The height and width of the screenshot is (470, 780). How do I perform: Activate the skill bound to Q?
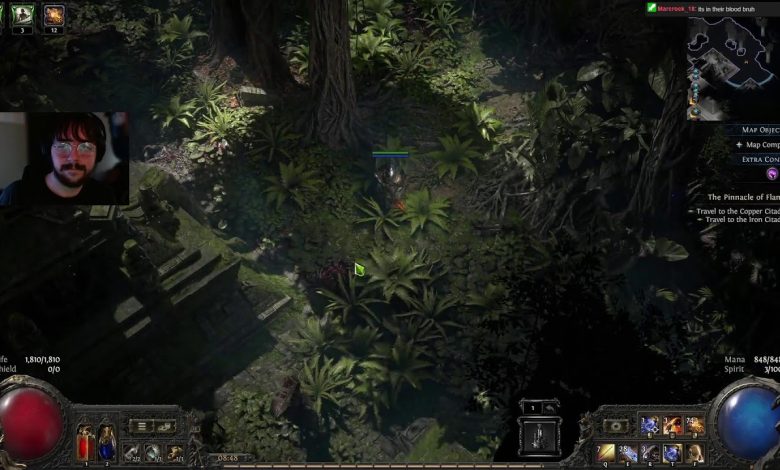click(606, 453)
